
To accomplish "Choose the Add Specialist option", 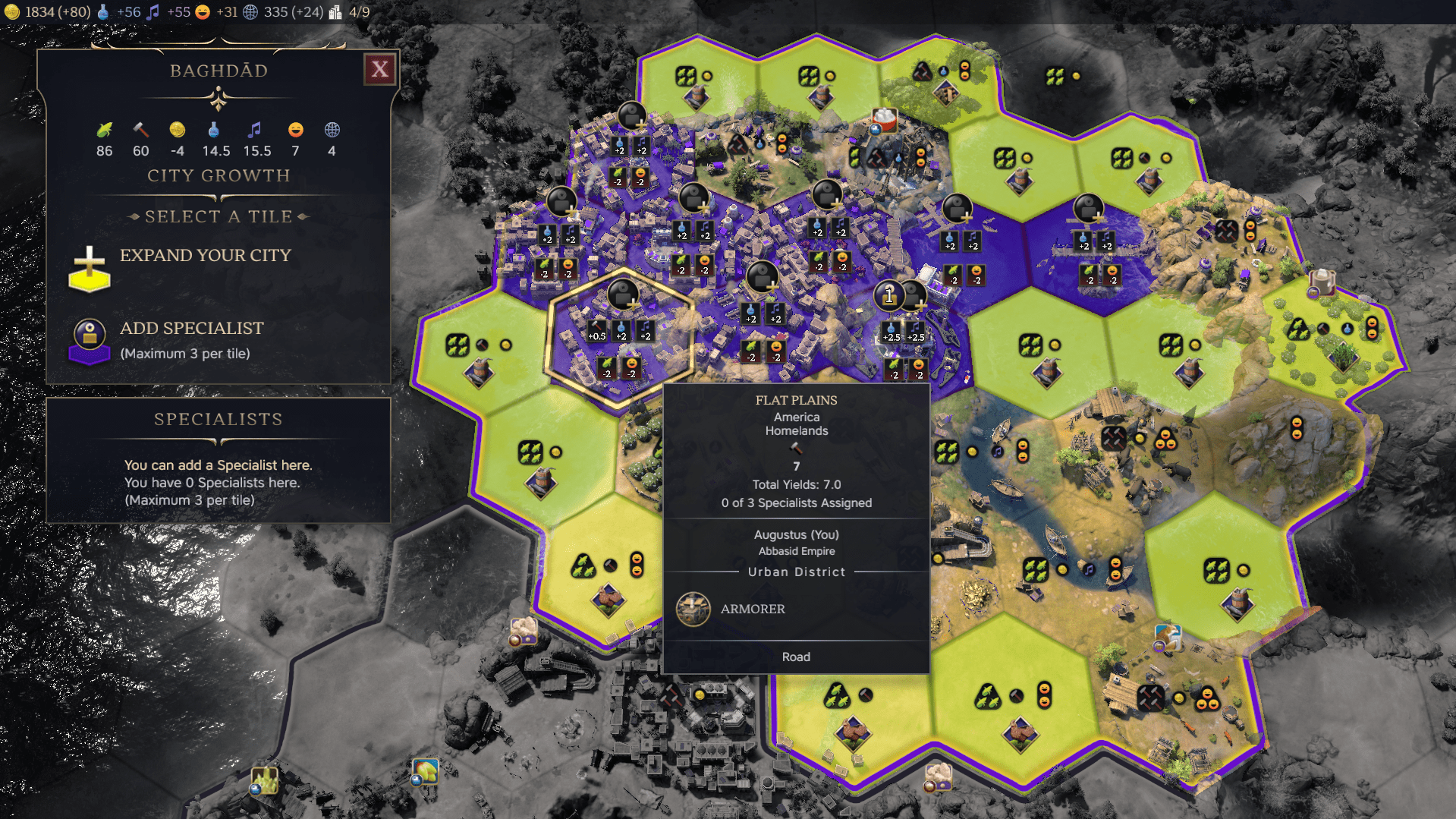I will [191, 329].
